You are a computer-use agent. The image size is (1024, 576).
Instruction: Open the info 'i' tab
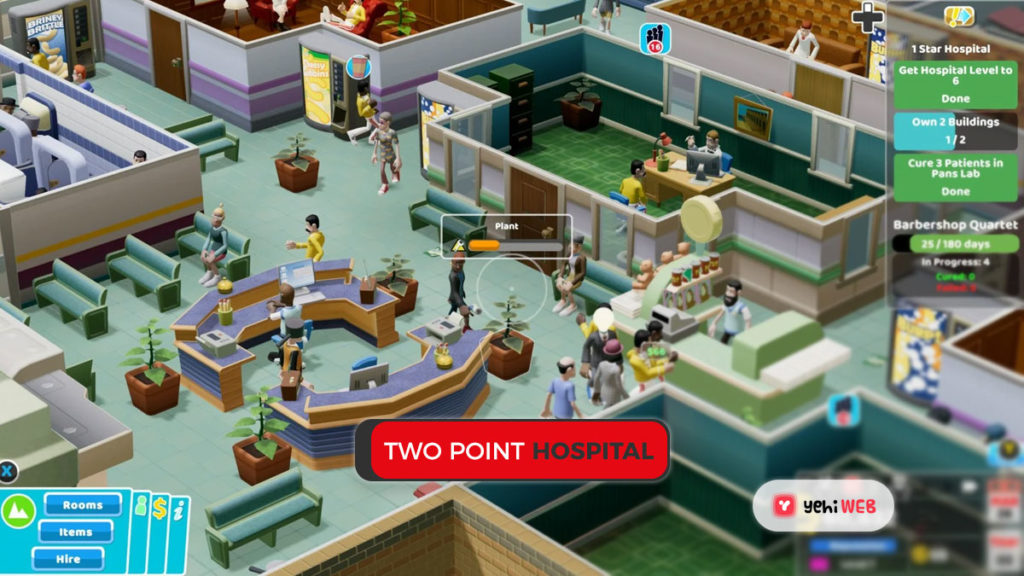pyautogui.click(x=177, y=509)
